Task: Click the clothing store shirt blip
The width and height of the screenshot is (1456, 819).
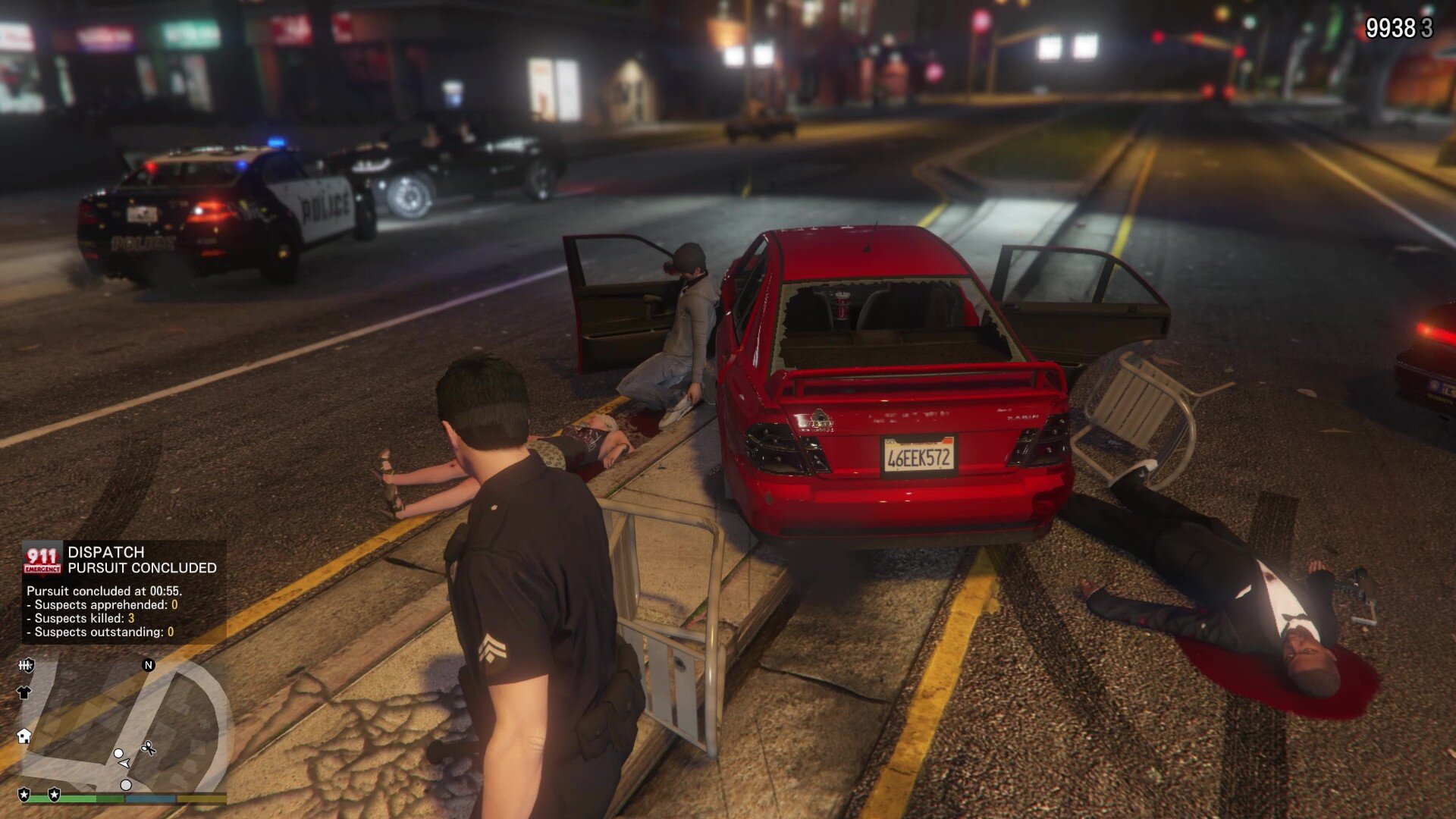Action: pos(24,692)
